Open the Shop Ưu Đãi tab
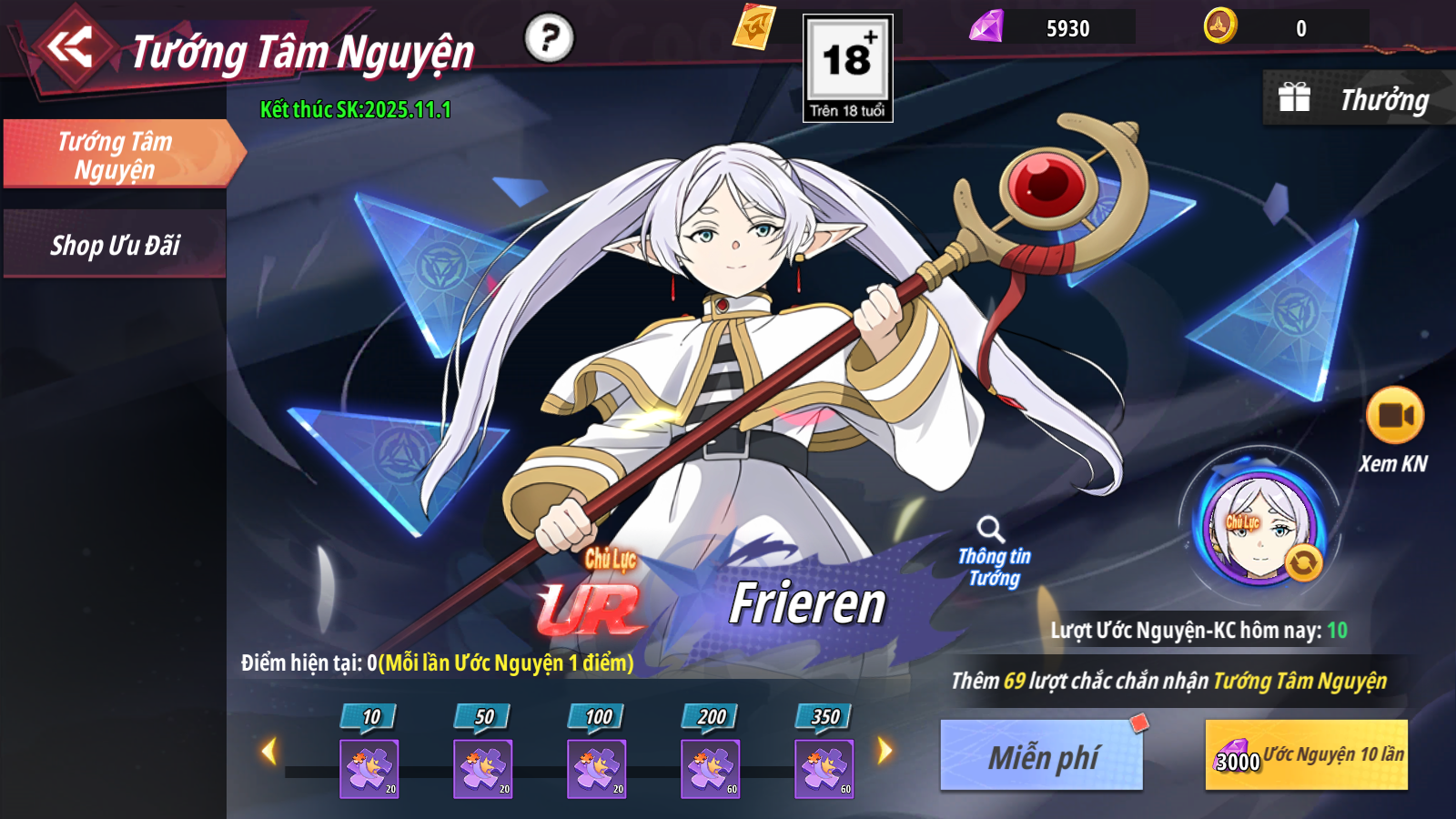This screenshot has height=819, width=1456. [x=115, y=245]
